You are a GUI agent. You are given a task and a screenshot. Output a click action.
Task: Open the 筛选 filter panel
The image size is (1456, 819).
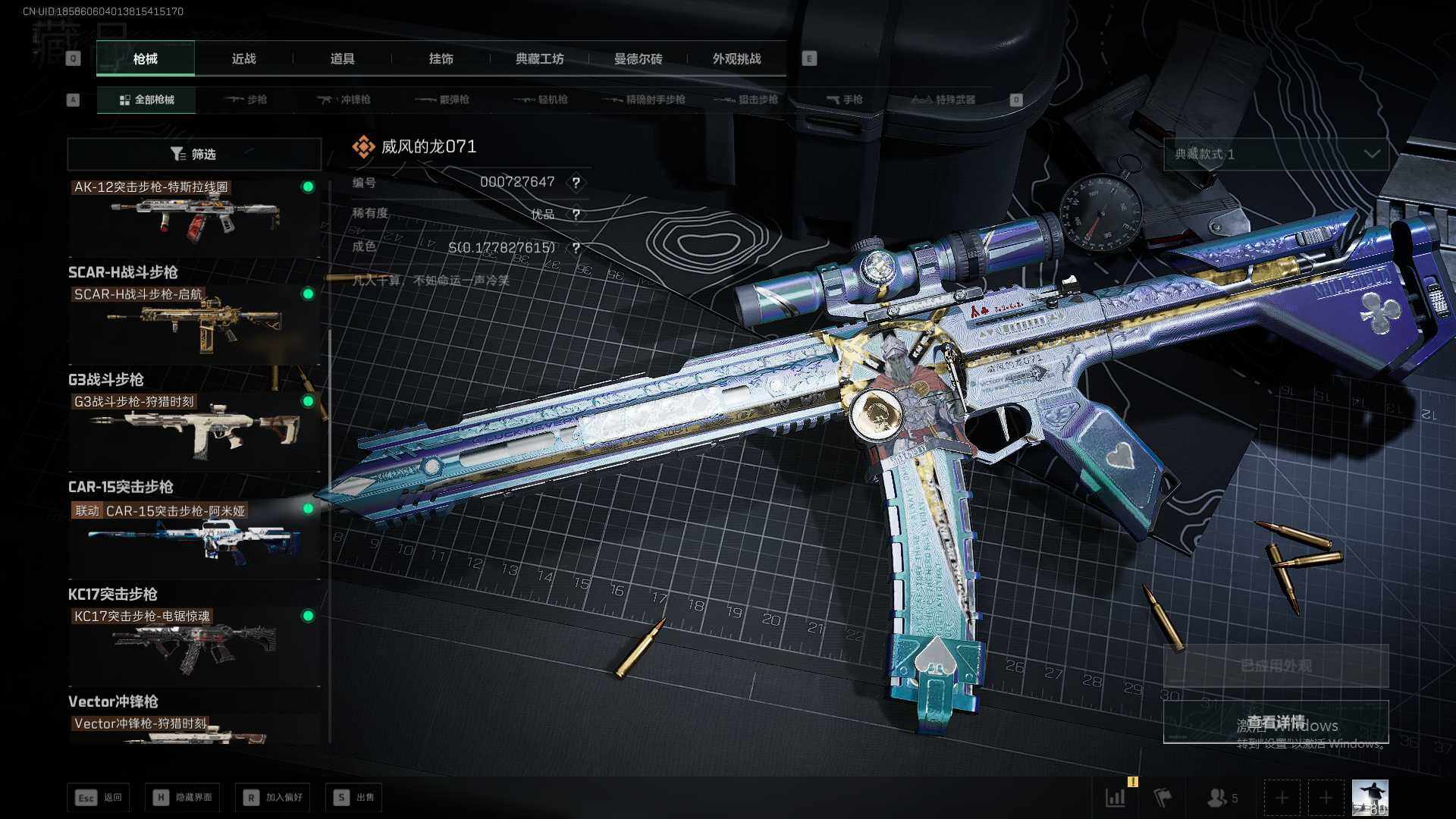[194, 154]
